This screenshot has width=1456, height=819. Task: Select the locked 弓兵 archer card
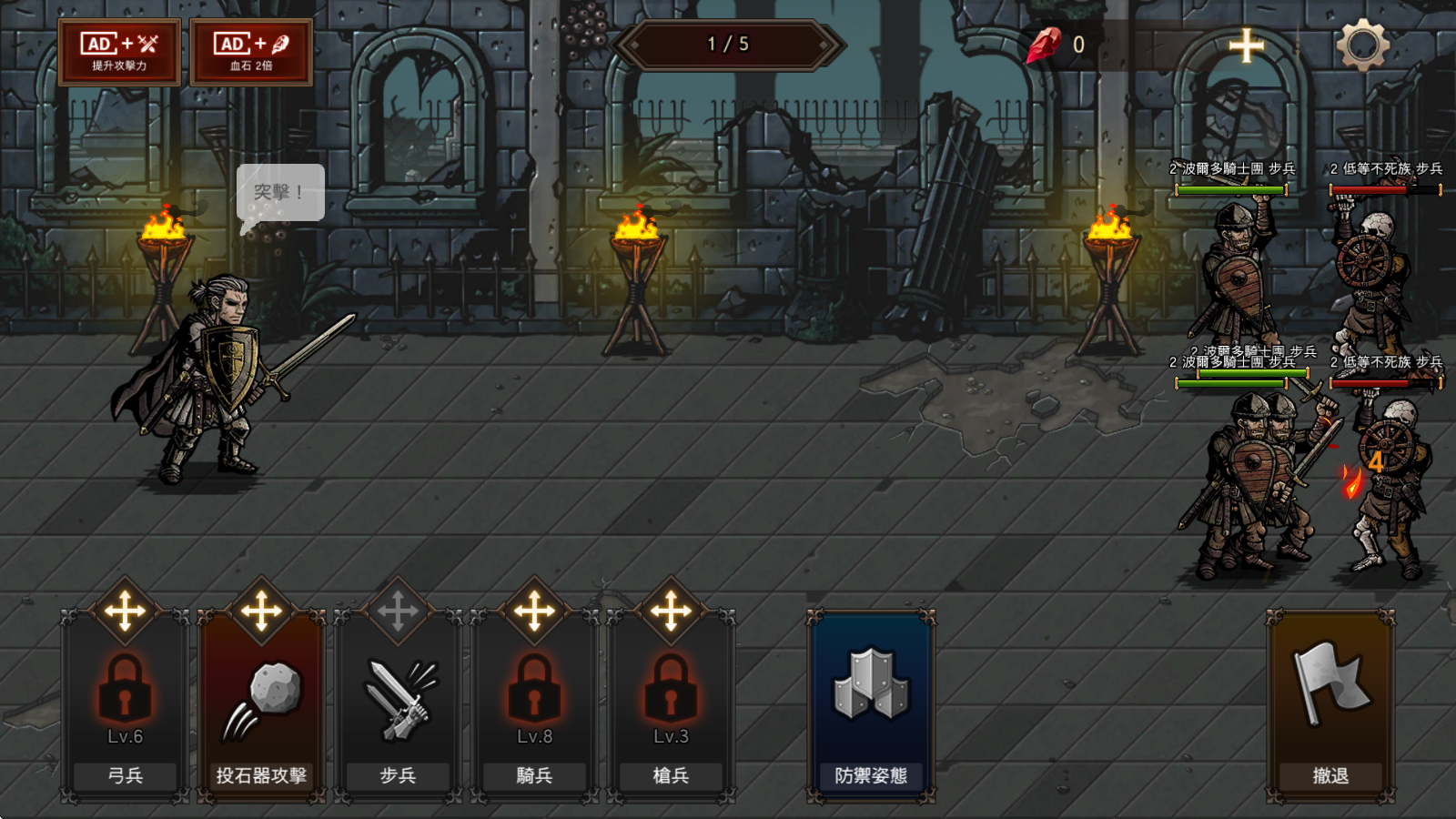coord(125,705)
